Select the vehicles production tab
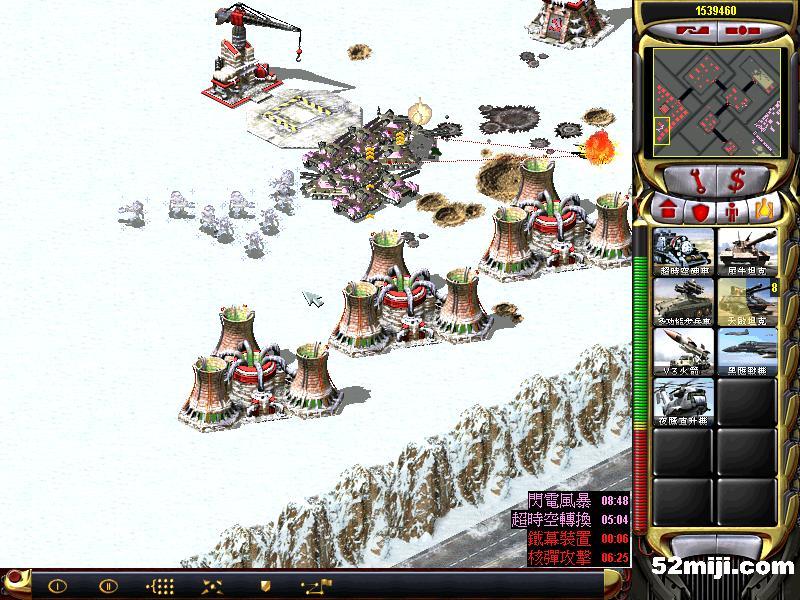This screenshot has height=600, width=800. point(764,211)
